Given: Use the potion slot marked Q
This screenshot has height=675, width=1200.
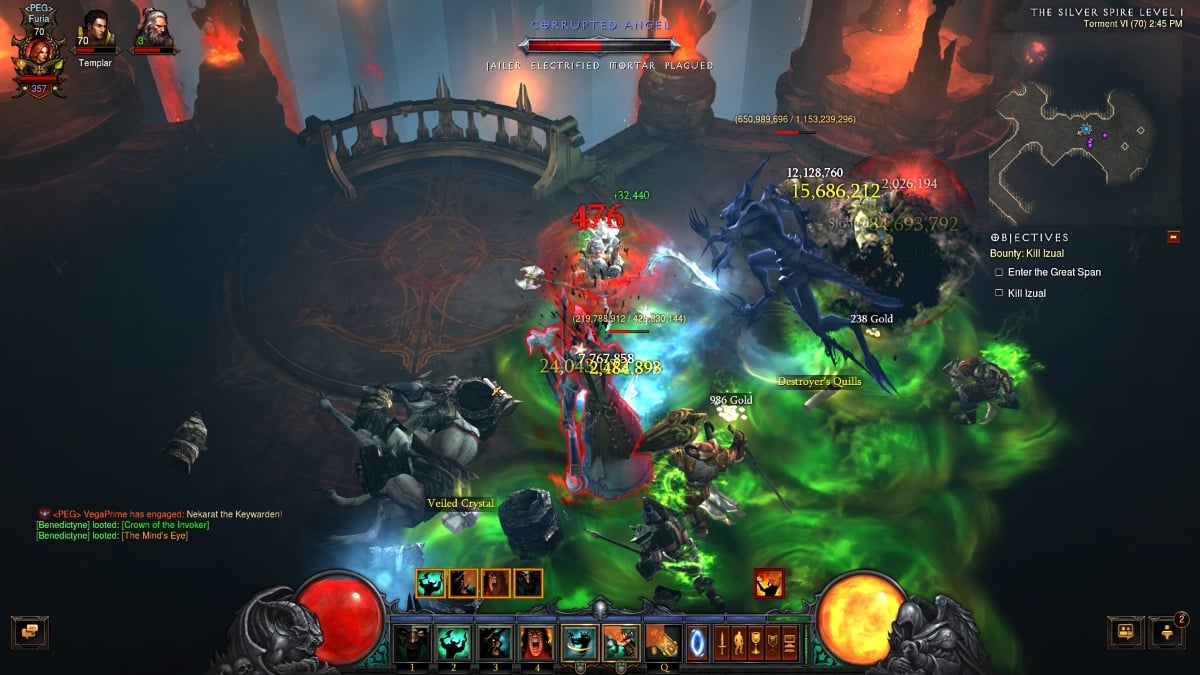Looking at the screenshot, I should [x=662, y=641].
